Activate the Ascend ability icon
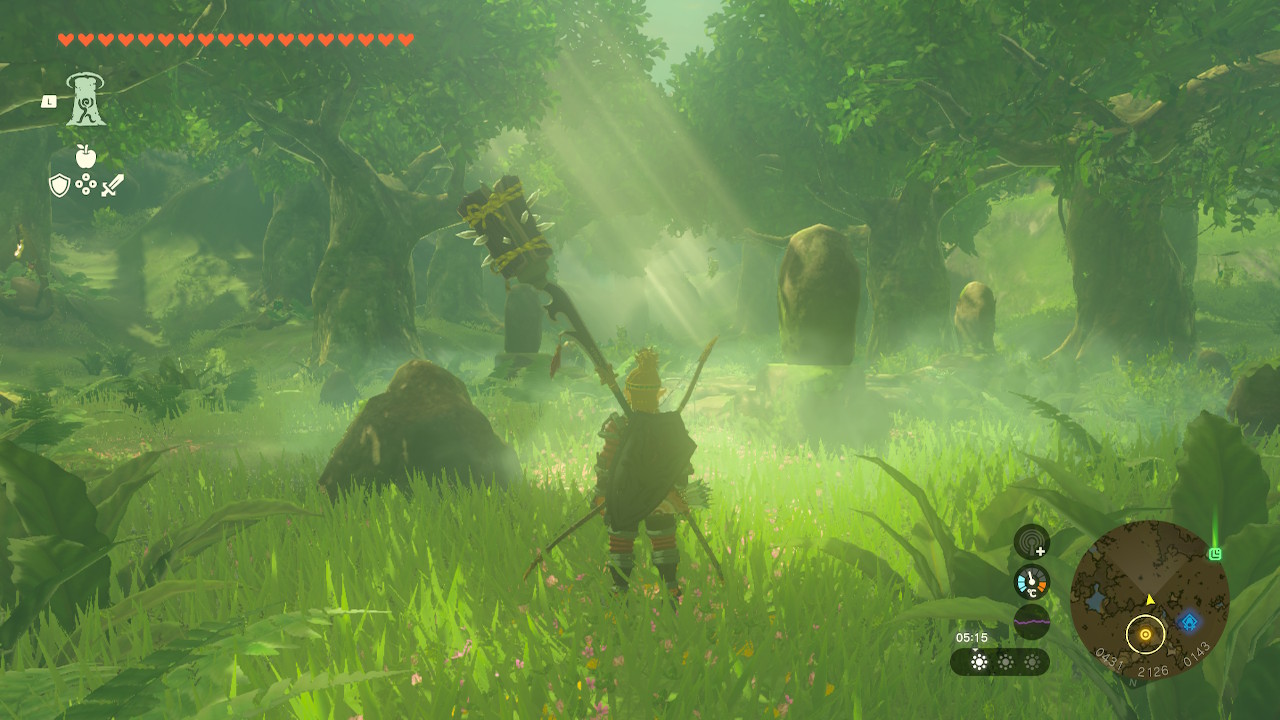This screenshot has width=1280, height=720. 86,101
